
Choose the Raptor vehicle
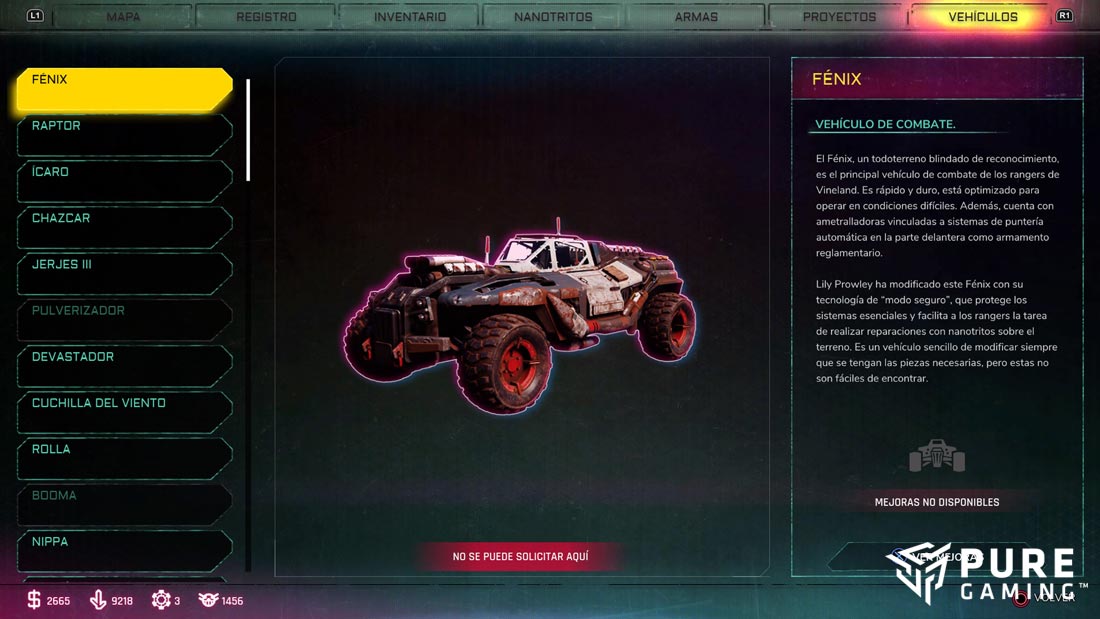coord(124,135)
